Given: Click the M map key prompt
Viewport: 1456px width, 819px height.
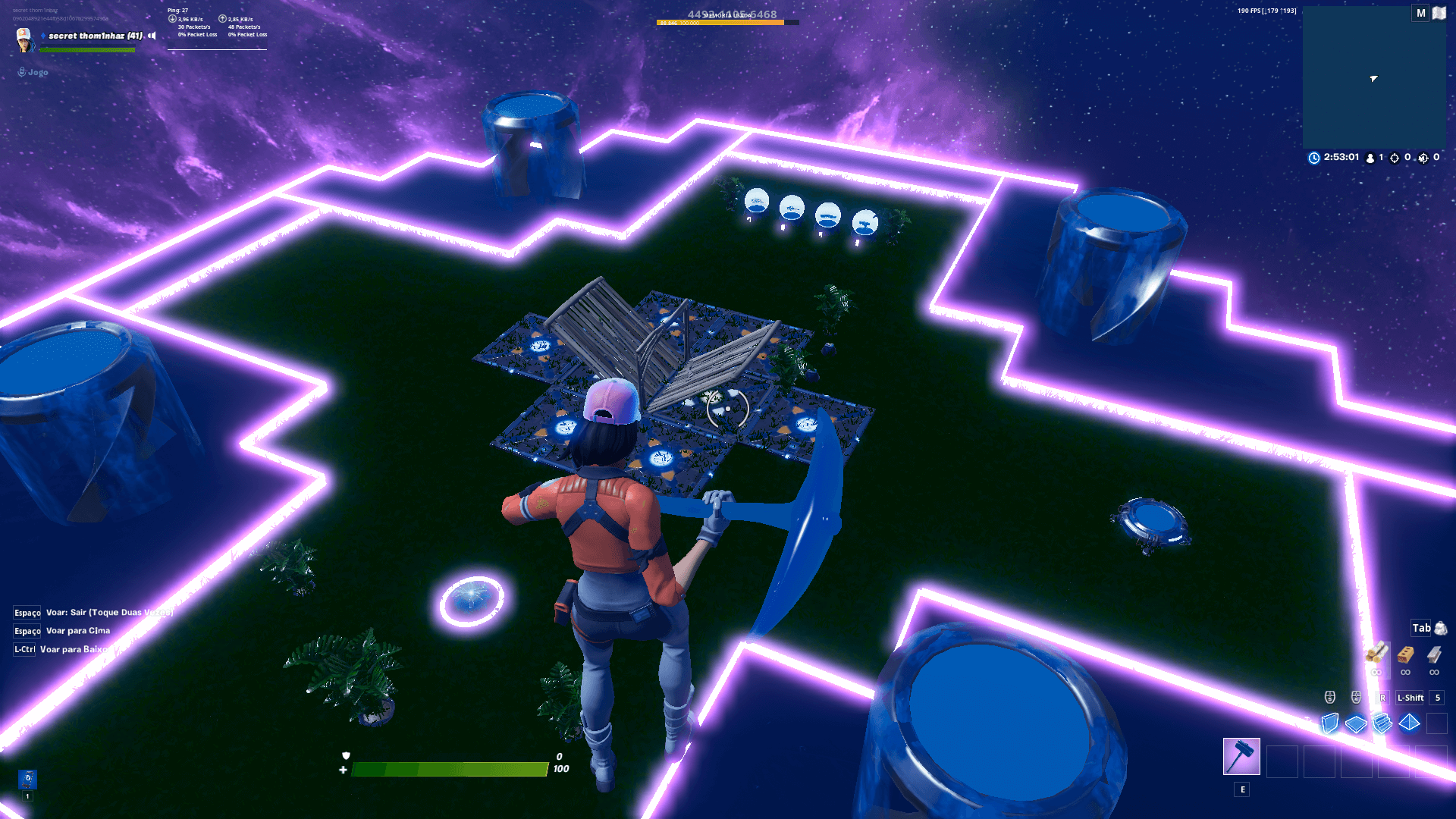Looking at the screenshot, I should click(x=1419, y=13).
